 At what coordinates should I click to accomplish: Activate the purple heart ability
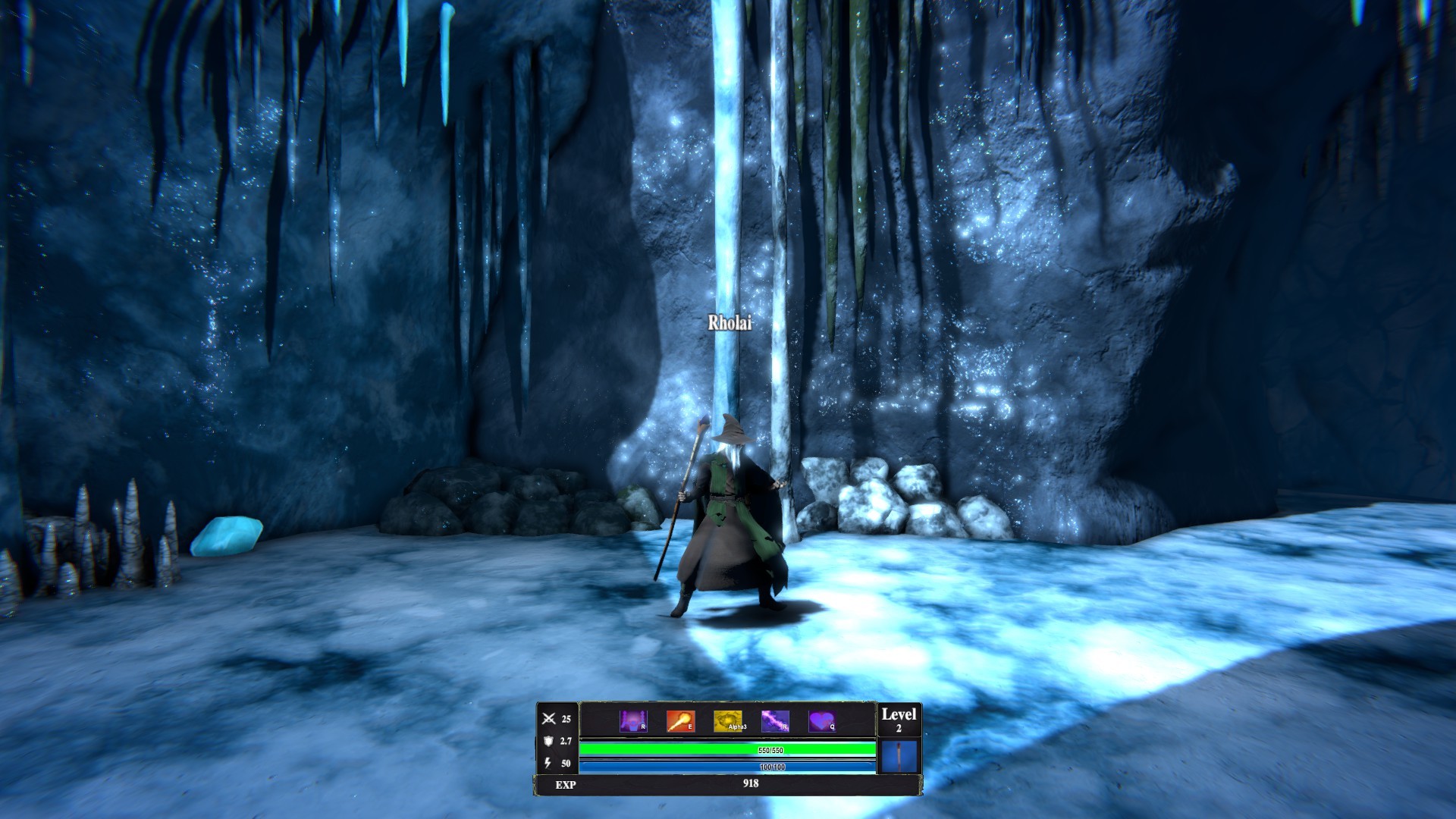821,720
